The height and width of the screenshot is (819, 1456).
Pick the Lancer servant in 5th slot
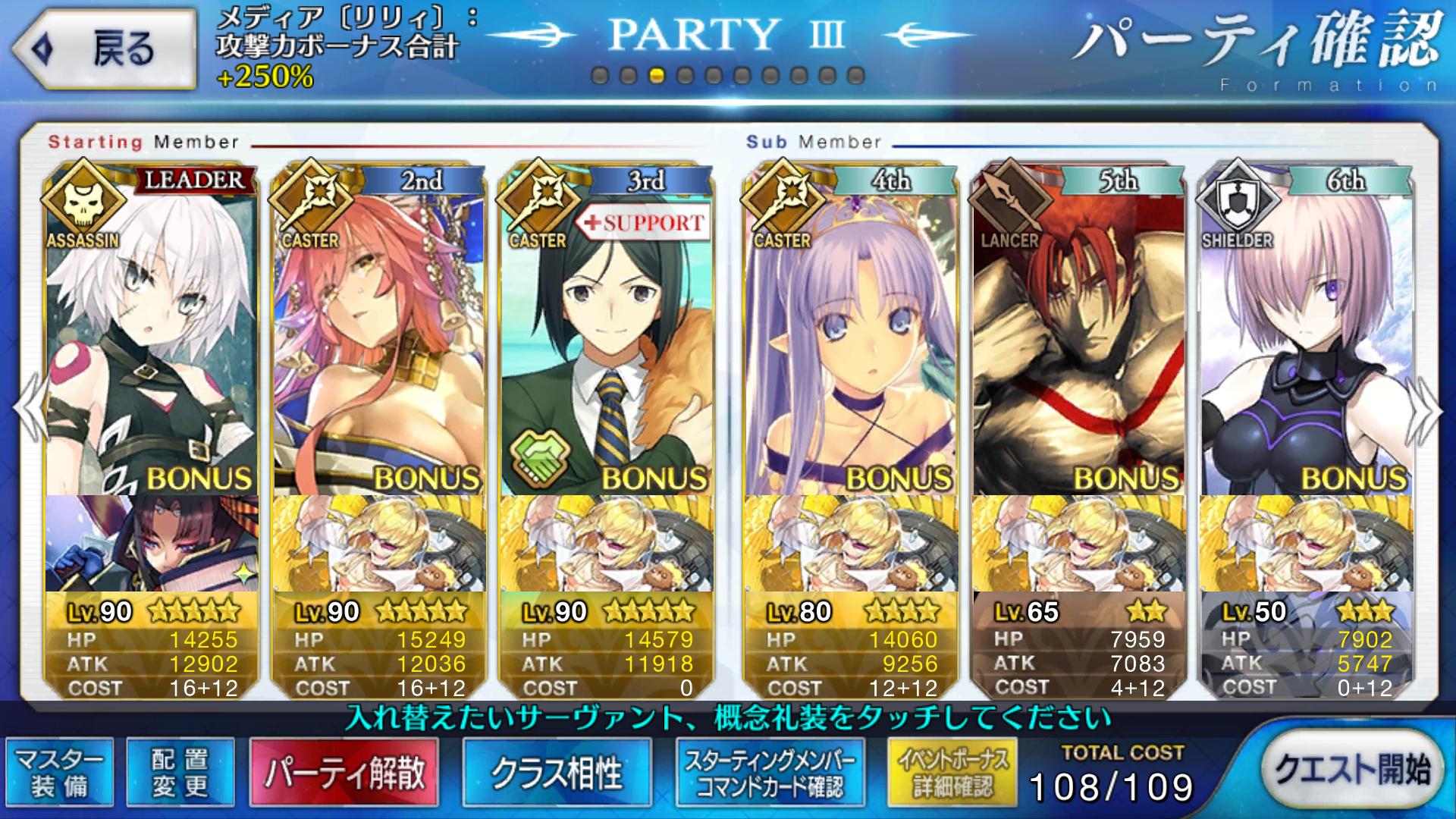1078,341
